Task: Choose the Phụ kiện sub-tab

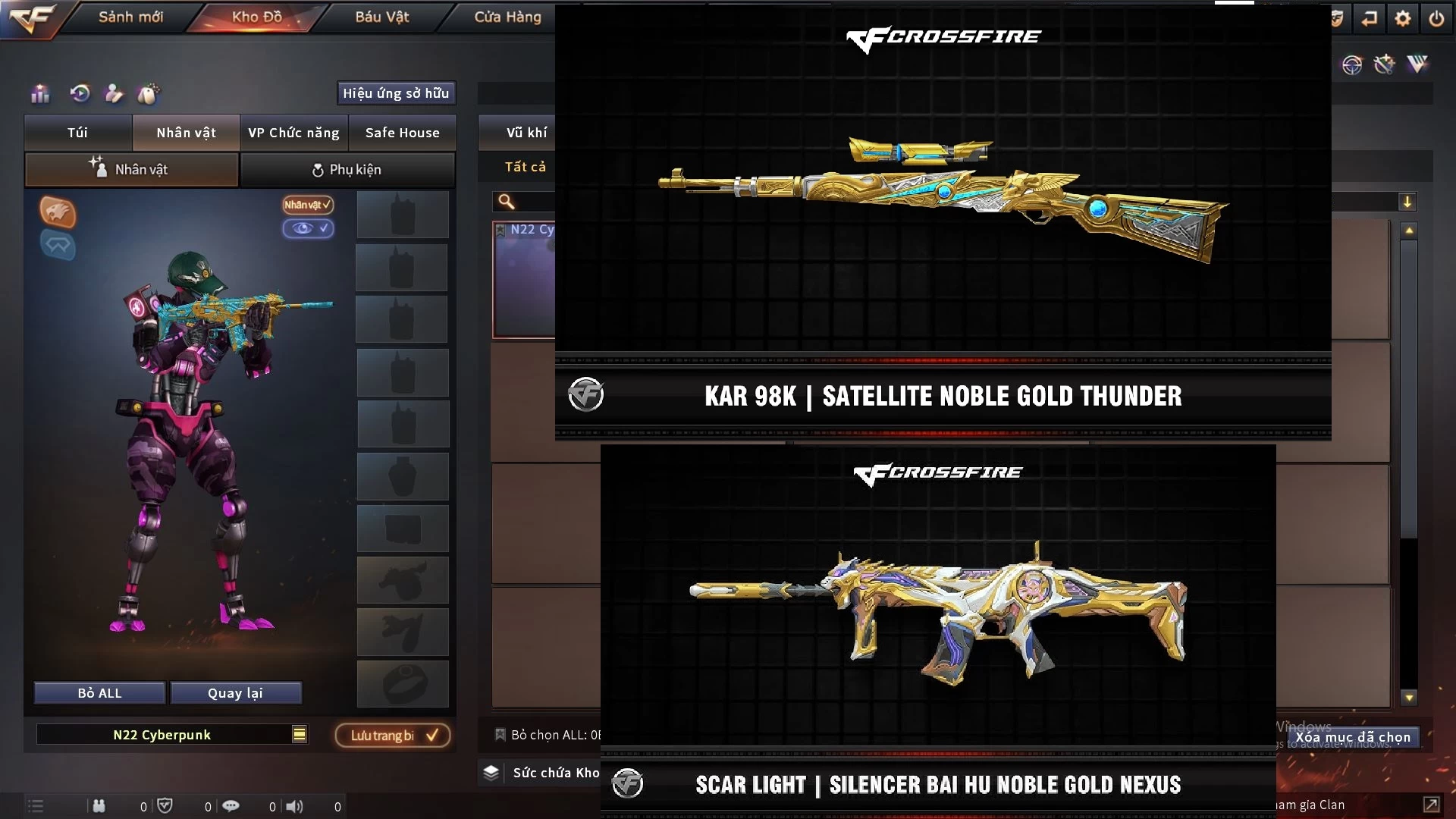Action: coord(347,170)
